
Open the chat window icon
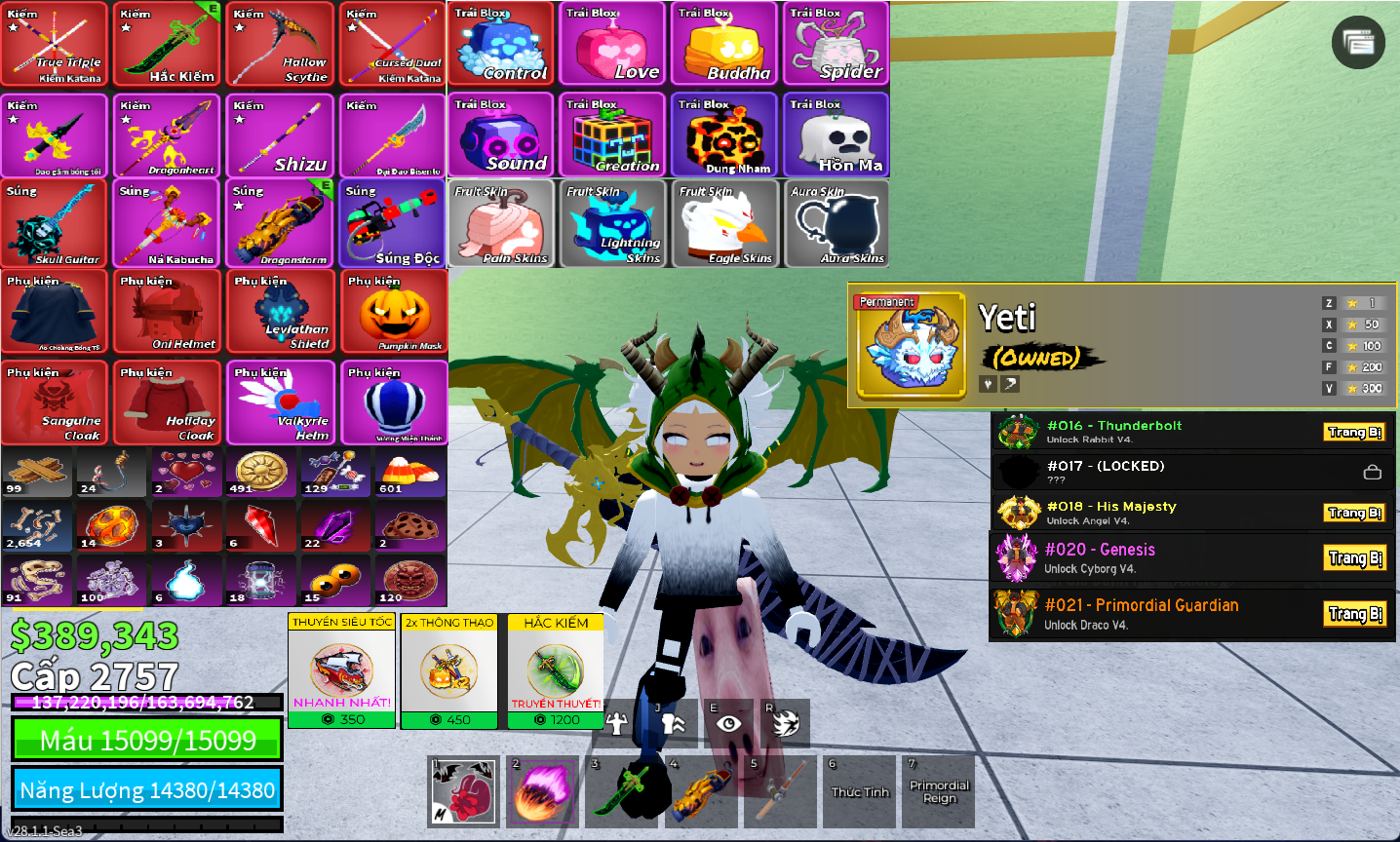coord(1358,42)
